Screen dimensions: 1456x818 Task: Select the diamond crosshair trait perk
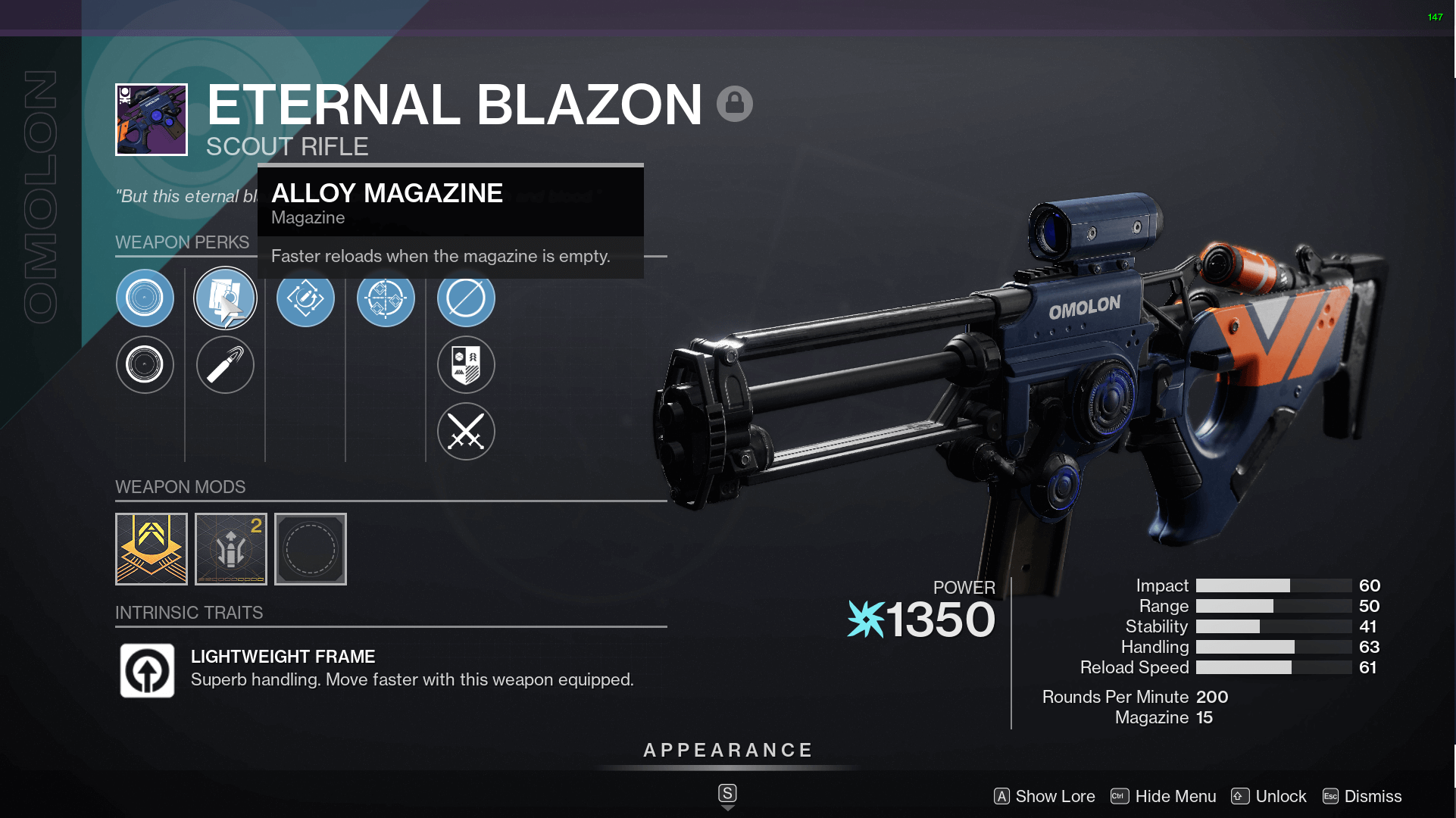point(386,298)
